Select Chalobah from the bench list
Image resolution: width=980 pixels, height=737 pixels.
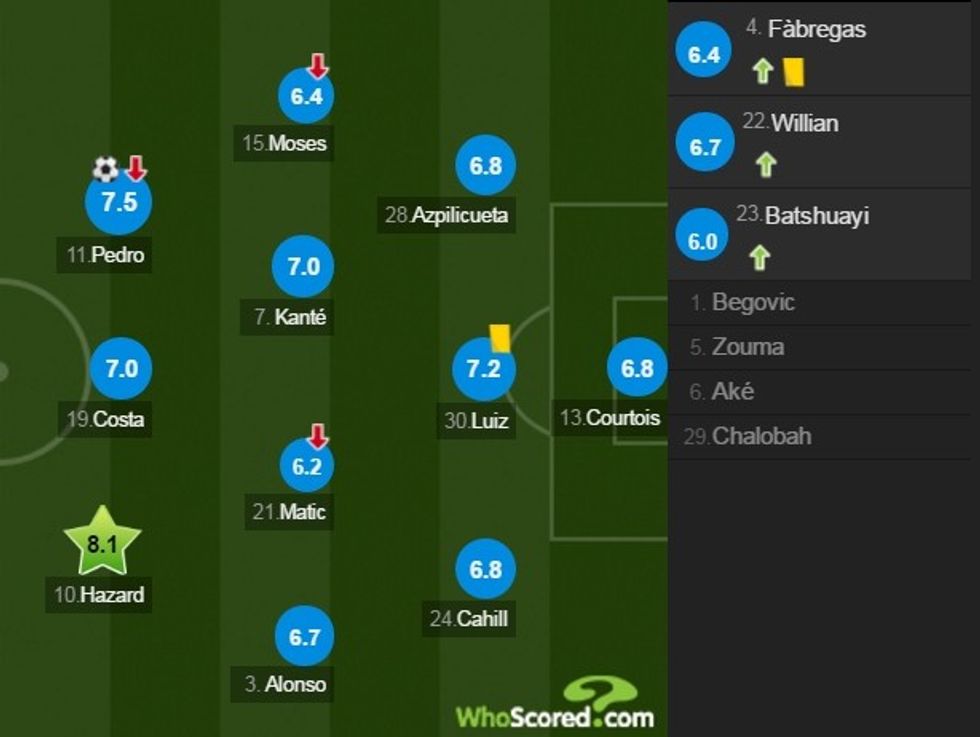[761, 436]
